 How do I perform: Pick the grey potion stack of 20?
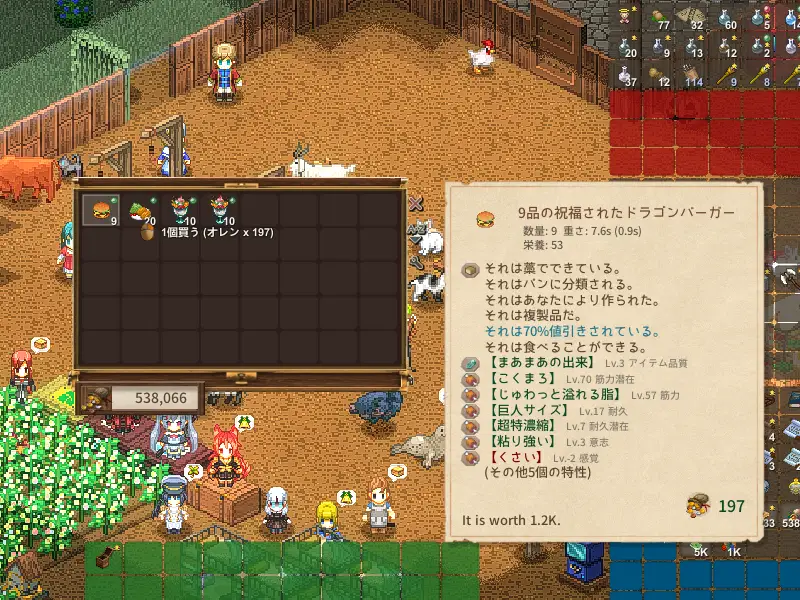[626, 45]
